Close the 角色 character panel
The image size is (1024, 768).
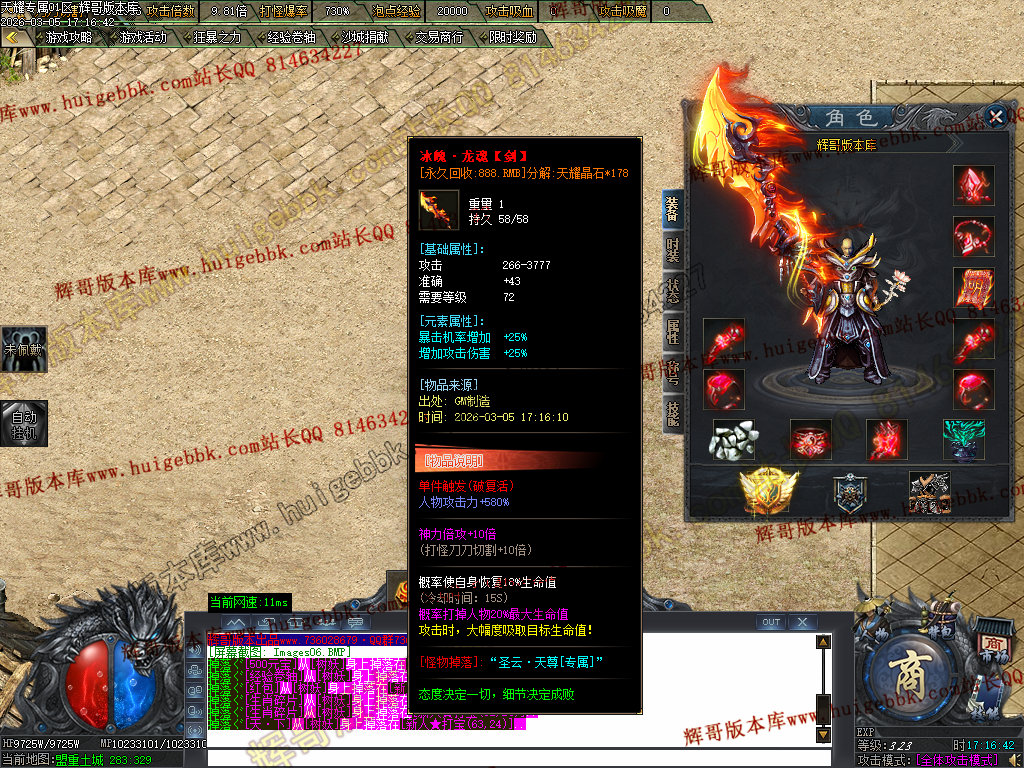pyautogui.click(x=995, y=117)
